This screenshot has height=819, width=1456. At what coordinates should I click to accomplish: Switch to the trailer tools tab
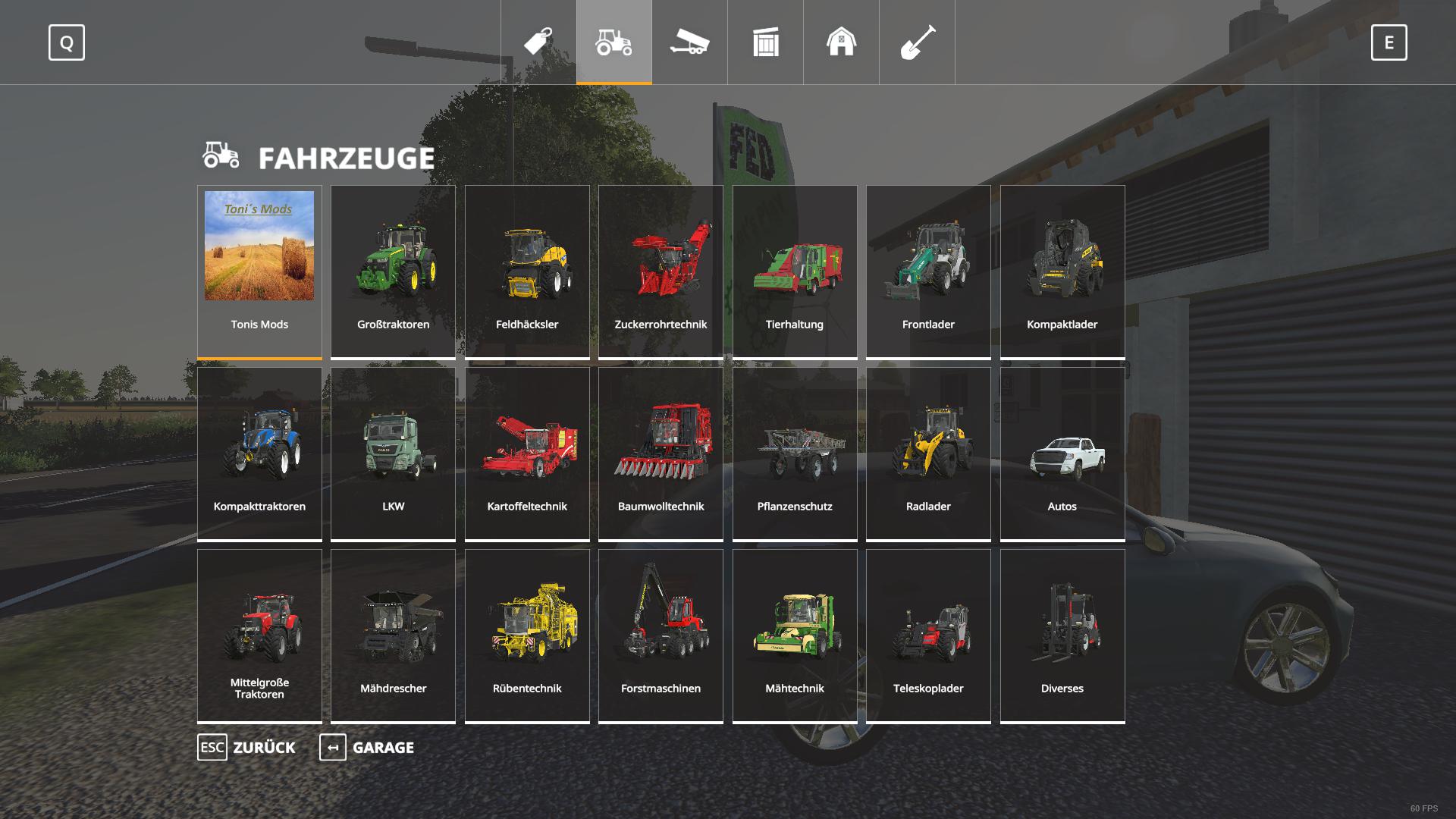click(x=690, y=42)
